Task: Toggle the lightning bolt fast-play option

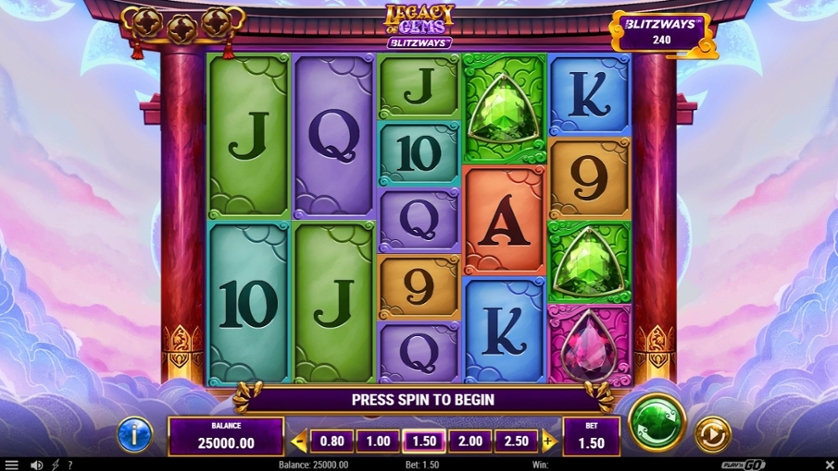Action: 54,465
